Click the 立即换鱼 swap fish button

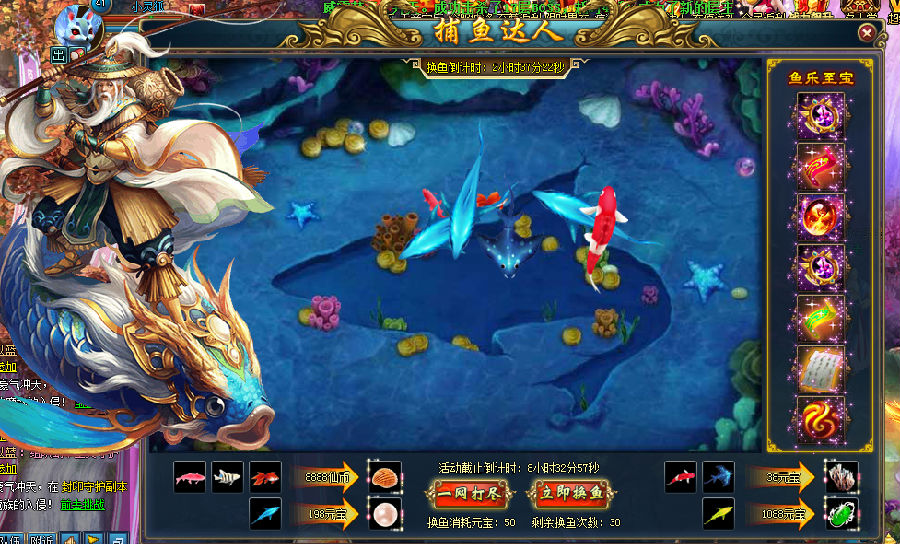point(571,492)
